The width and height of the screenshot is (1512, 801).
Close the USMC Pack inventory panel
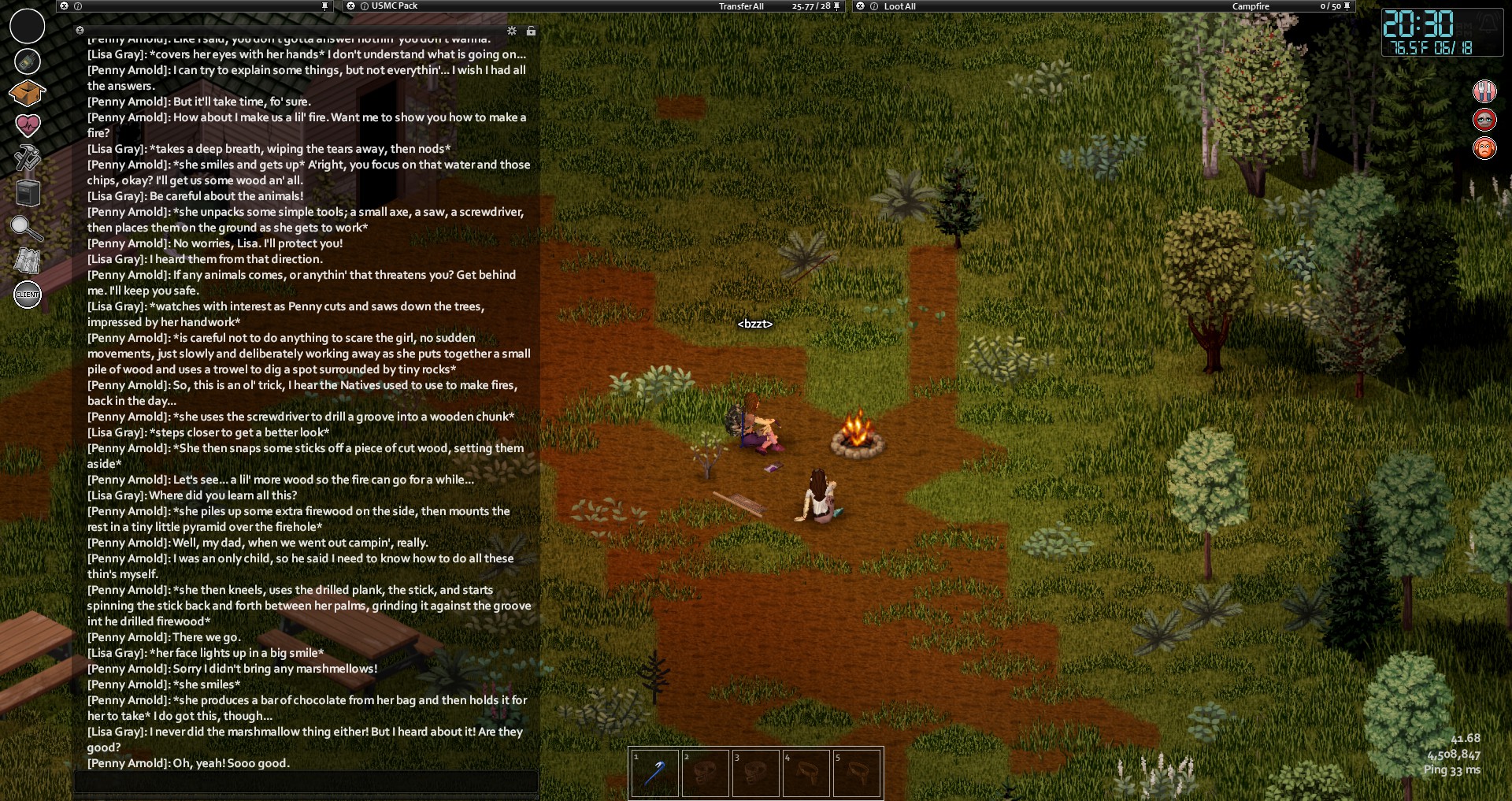351,6
